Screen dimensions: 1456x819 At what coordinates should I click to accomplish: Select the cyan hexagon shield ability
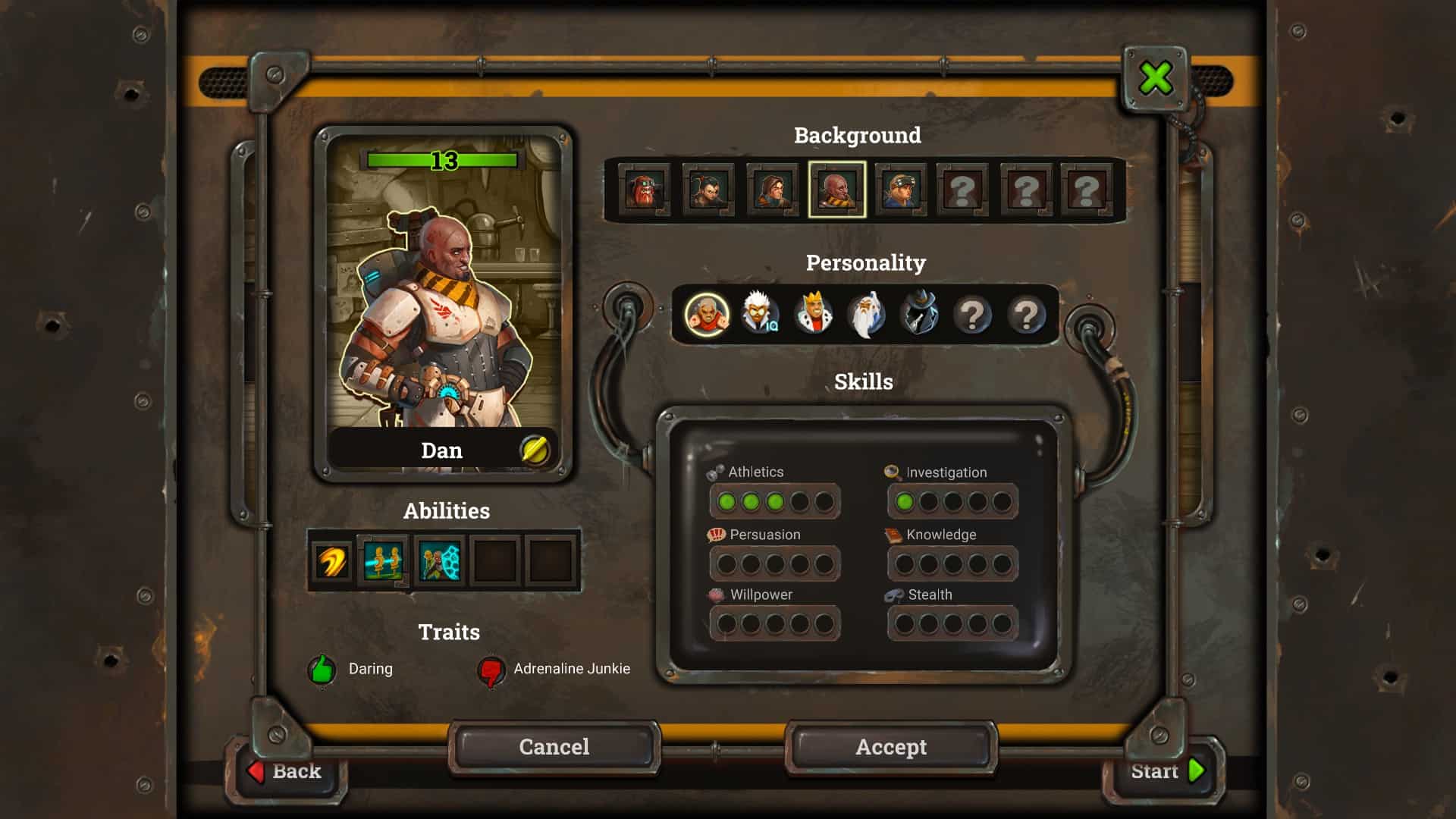(x=440, y=562)
